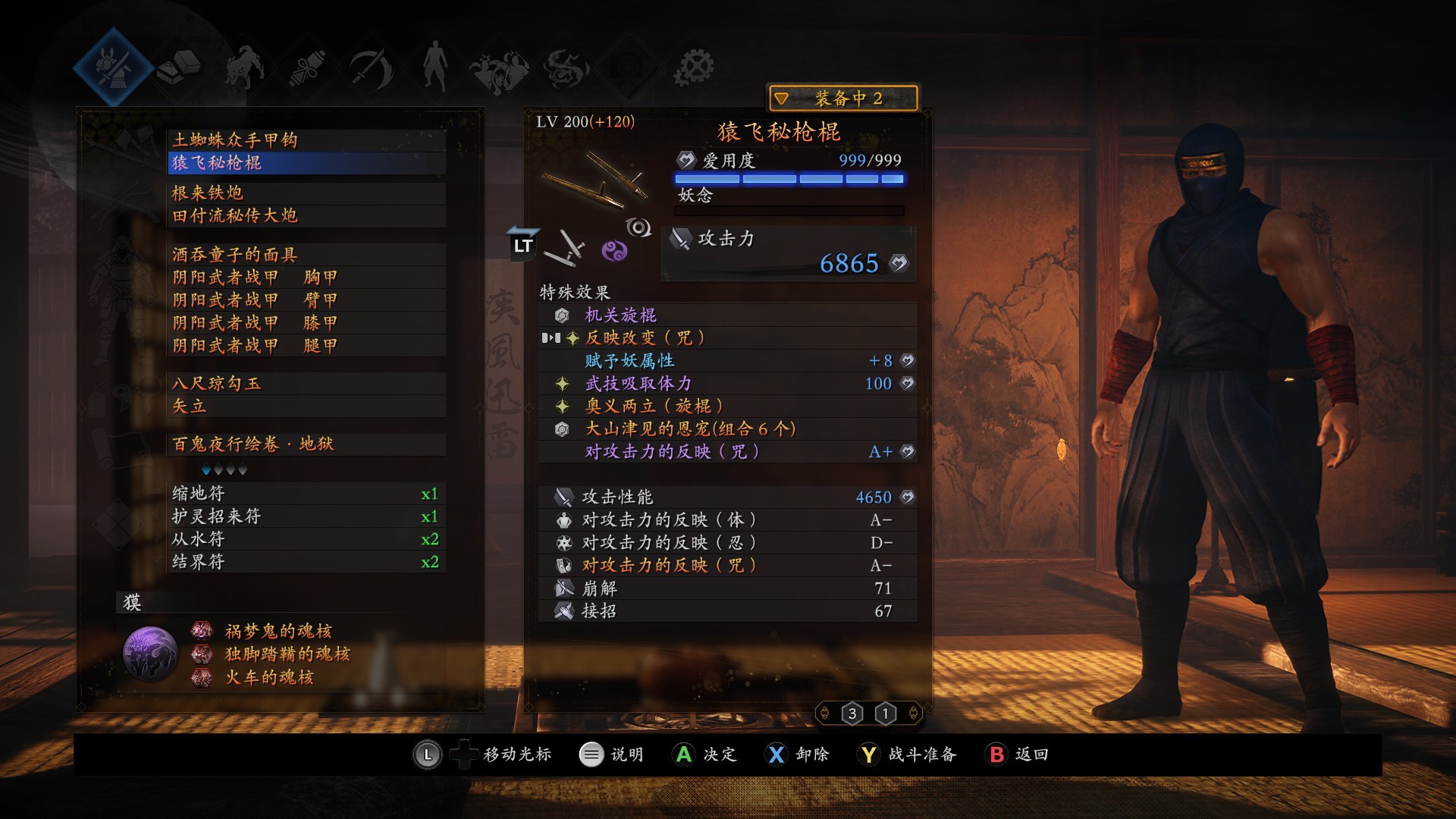Select 酒吞童子的面具 head armor
The height and width of the screenshot is (819, 1456).
pos(235,255)
